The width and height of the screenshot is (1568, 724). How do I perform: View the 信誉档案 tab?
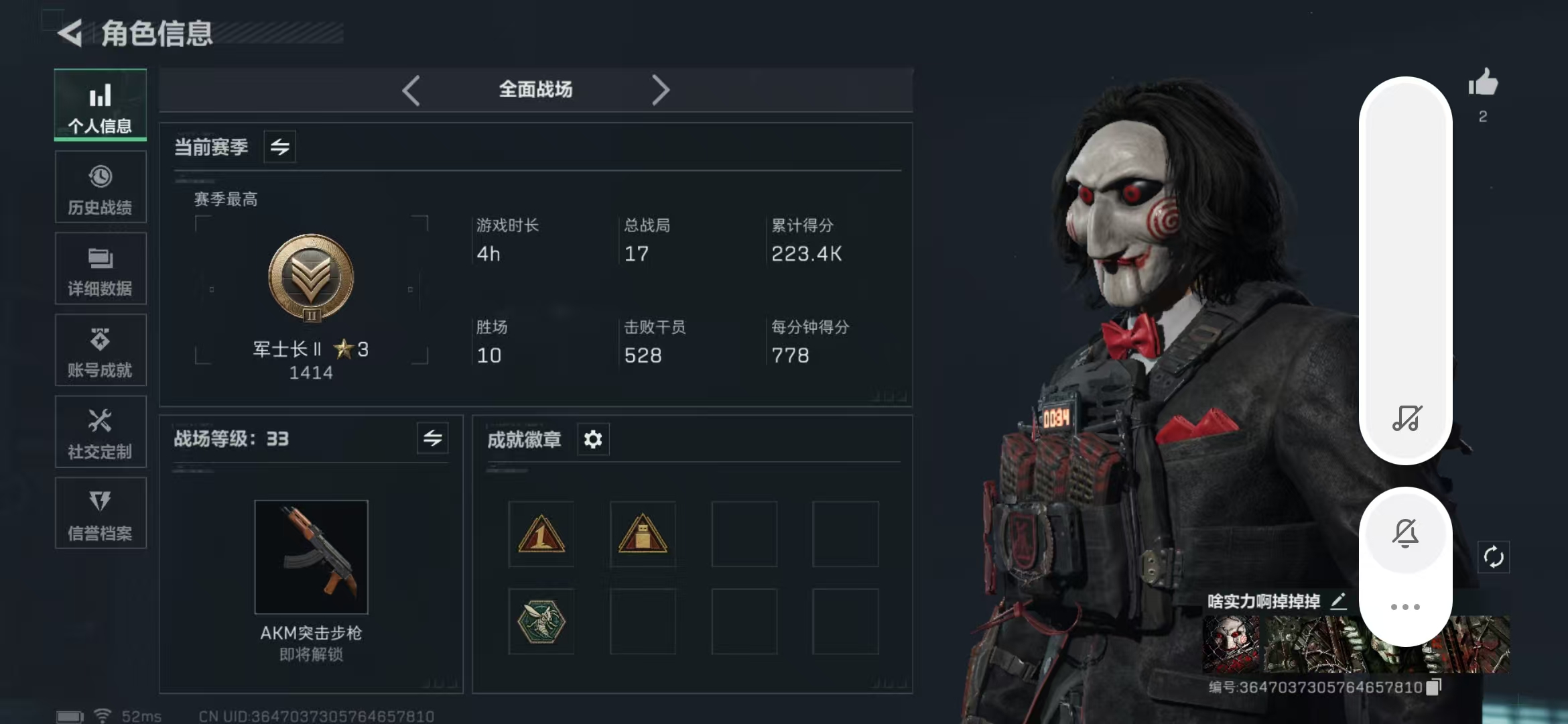pyautogui.click(x=101, y=514)
